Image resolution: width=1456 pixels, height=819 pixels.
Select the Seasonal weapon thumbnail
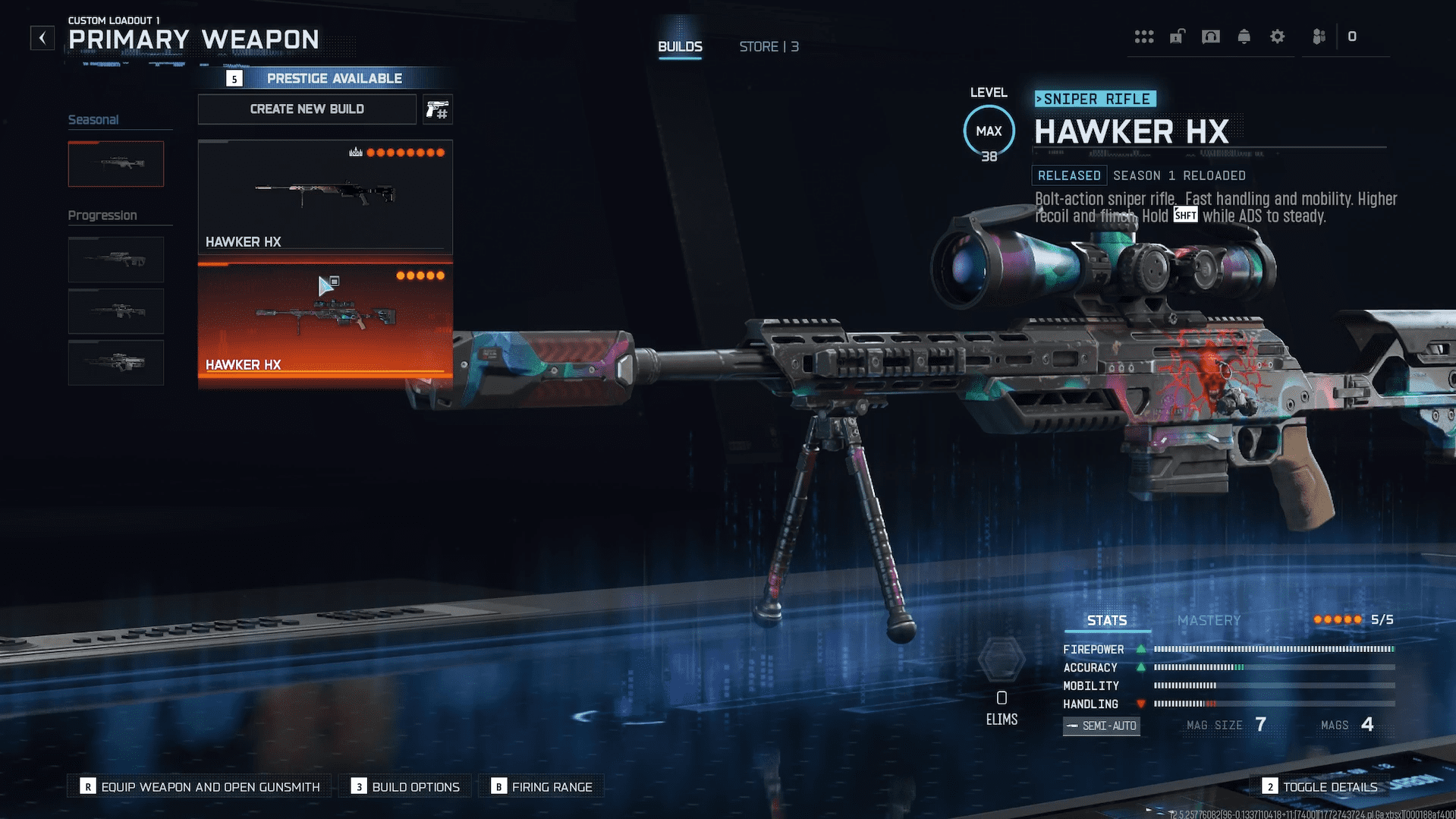coord(115,163)
